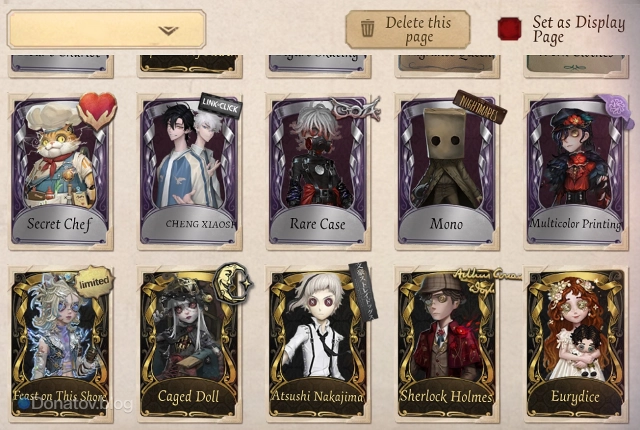Image resolution: width=640 pixels, height=430 pixels.
Task: Select the Sherlock Holmes costume card
Action: 447,343
